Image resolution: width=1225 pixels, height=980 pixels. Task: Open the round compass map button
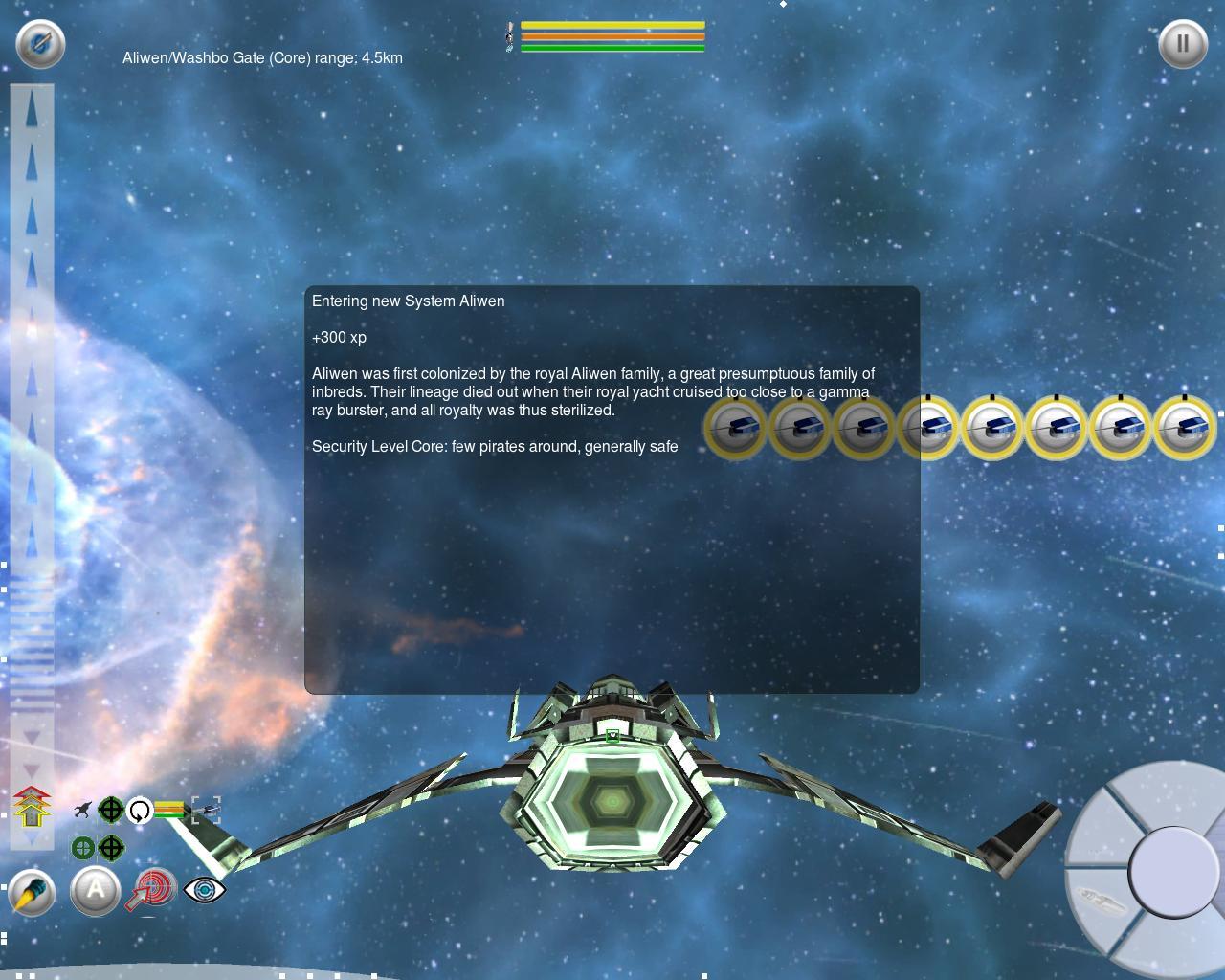pyautogui.click(x=40, y=43)
